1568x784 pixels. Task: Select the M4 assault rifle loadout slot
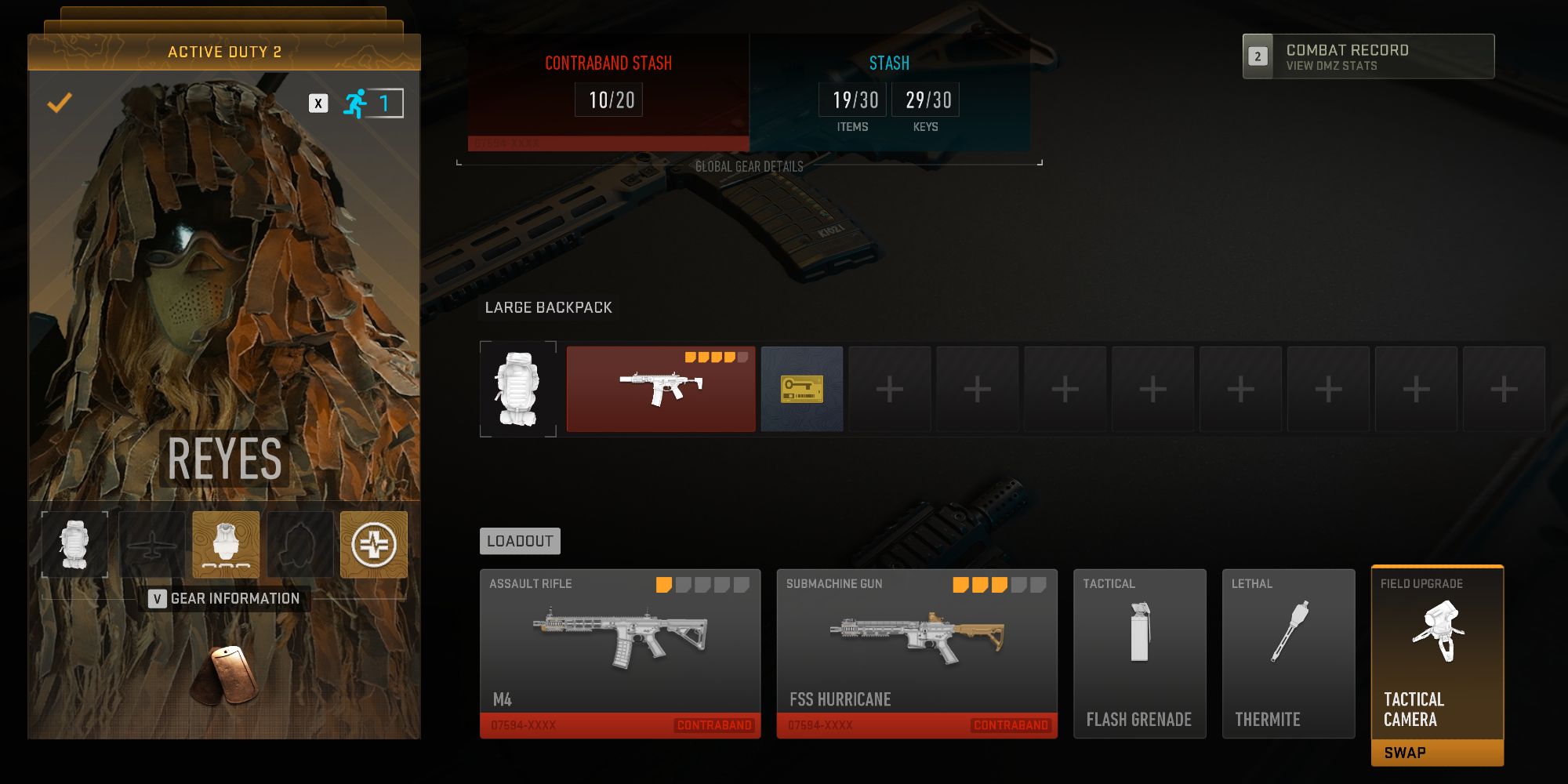coord(620,652)
